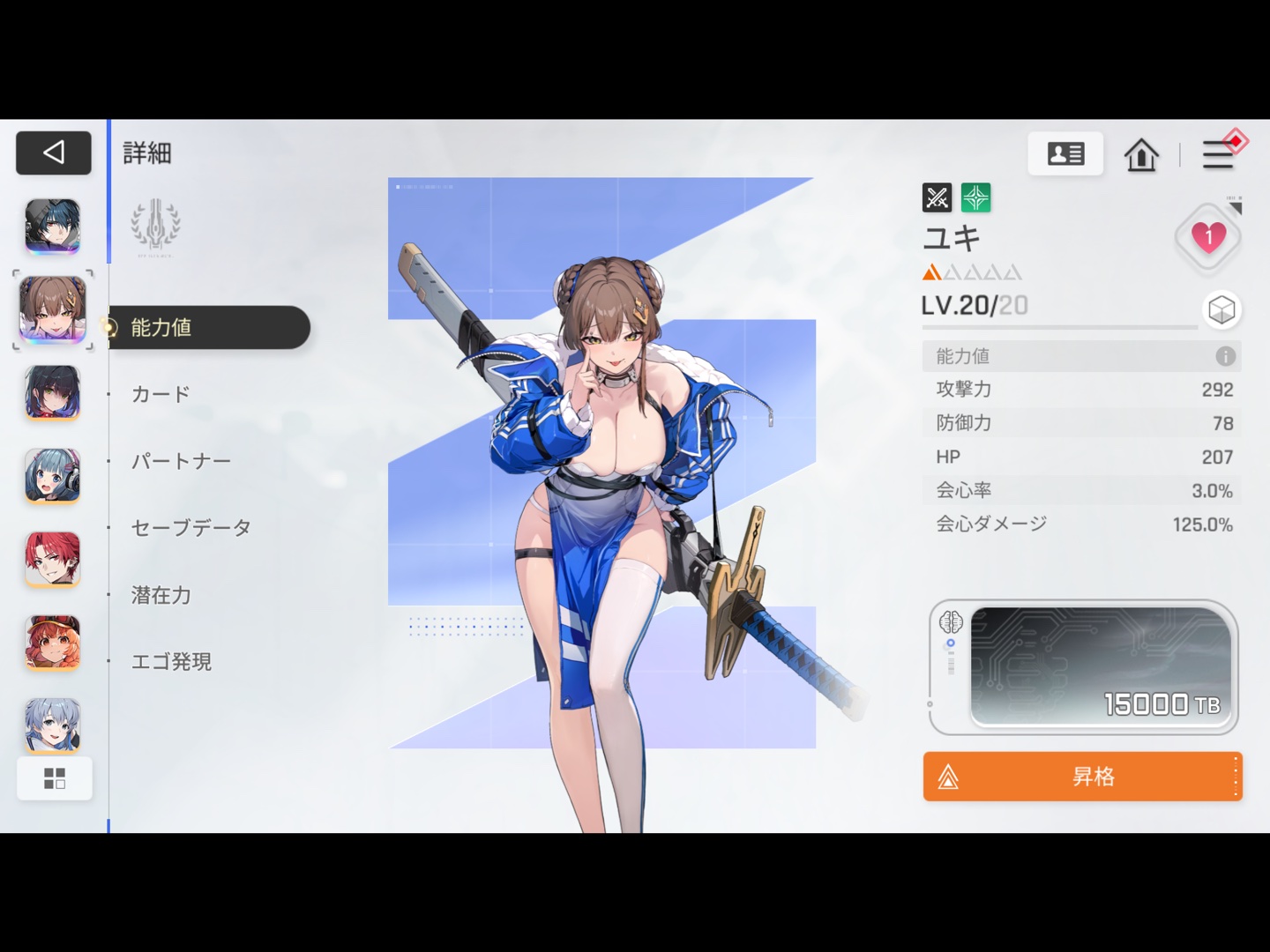Switch to the カード tab
Image resolution: width=1270 pixels, height=952 pixels.
click(x=161, y=394)
